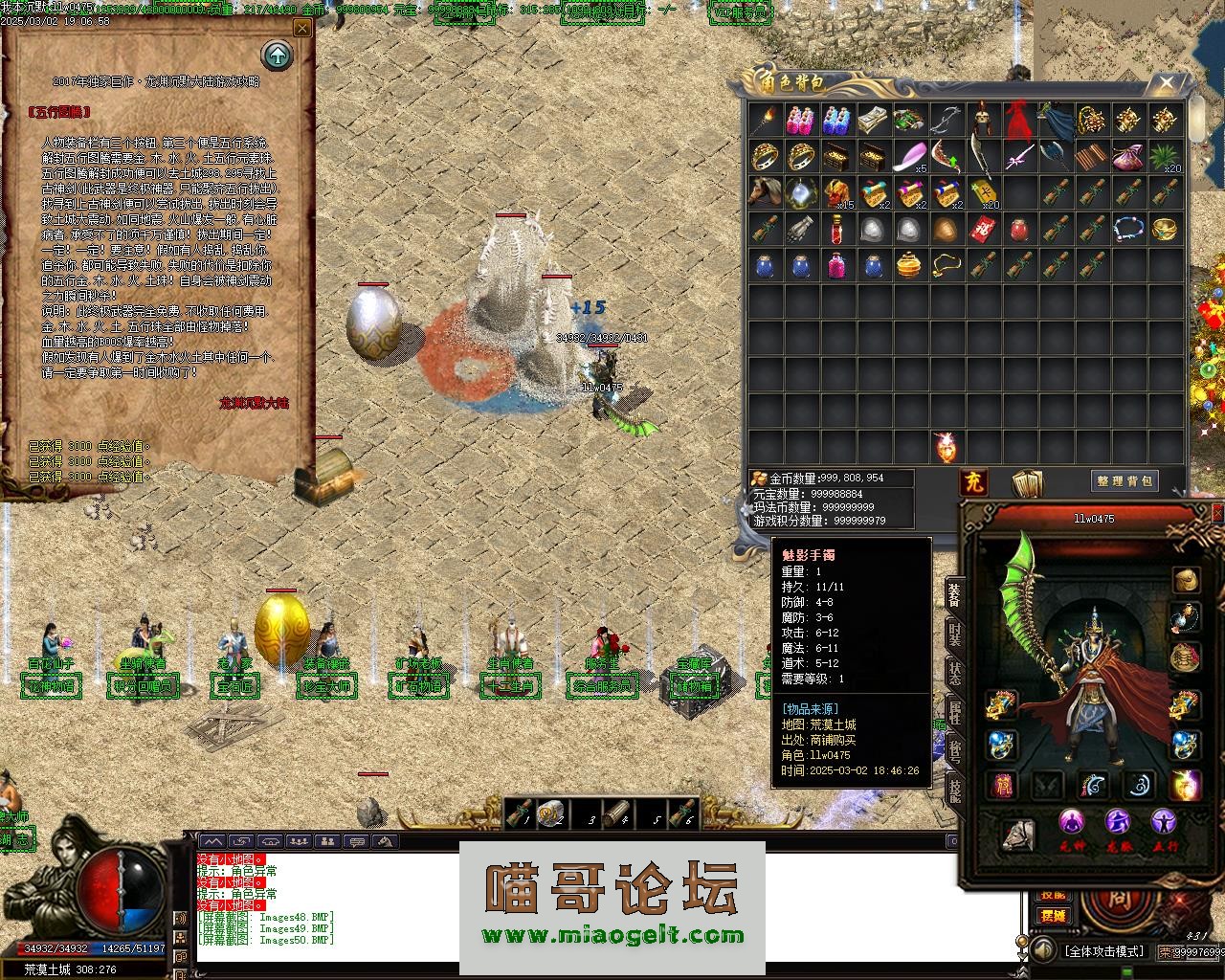Click the 整理背包 sort bag button
Viewport: 1225px width, 980px height.
pyautogui.click(x=1124, y=480)
